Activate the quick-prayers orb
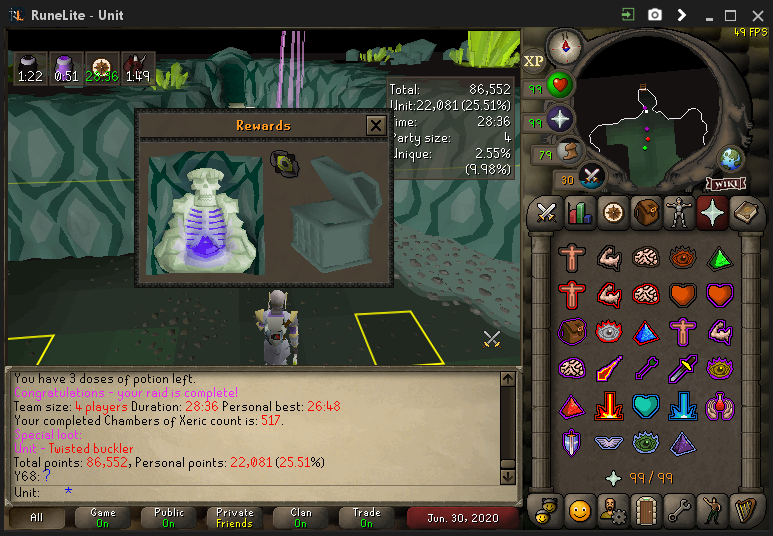 click(x=560, y=119)
